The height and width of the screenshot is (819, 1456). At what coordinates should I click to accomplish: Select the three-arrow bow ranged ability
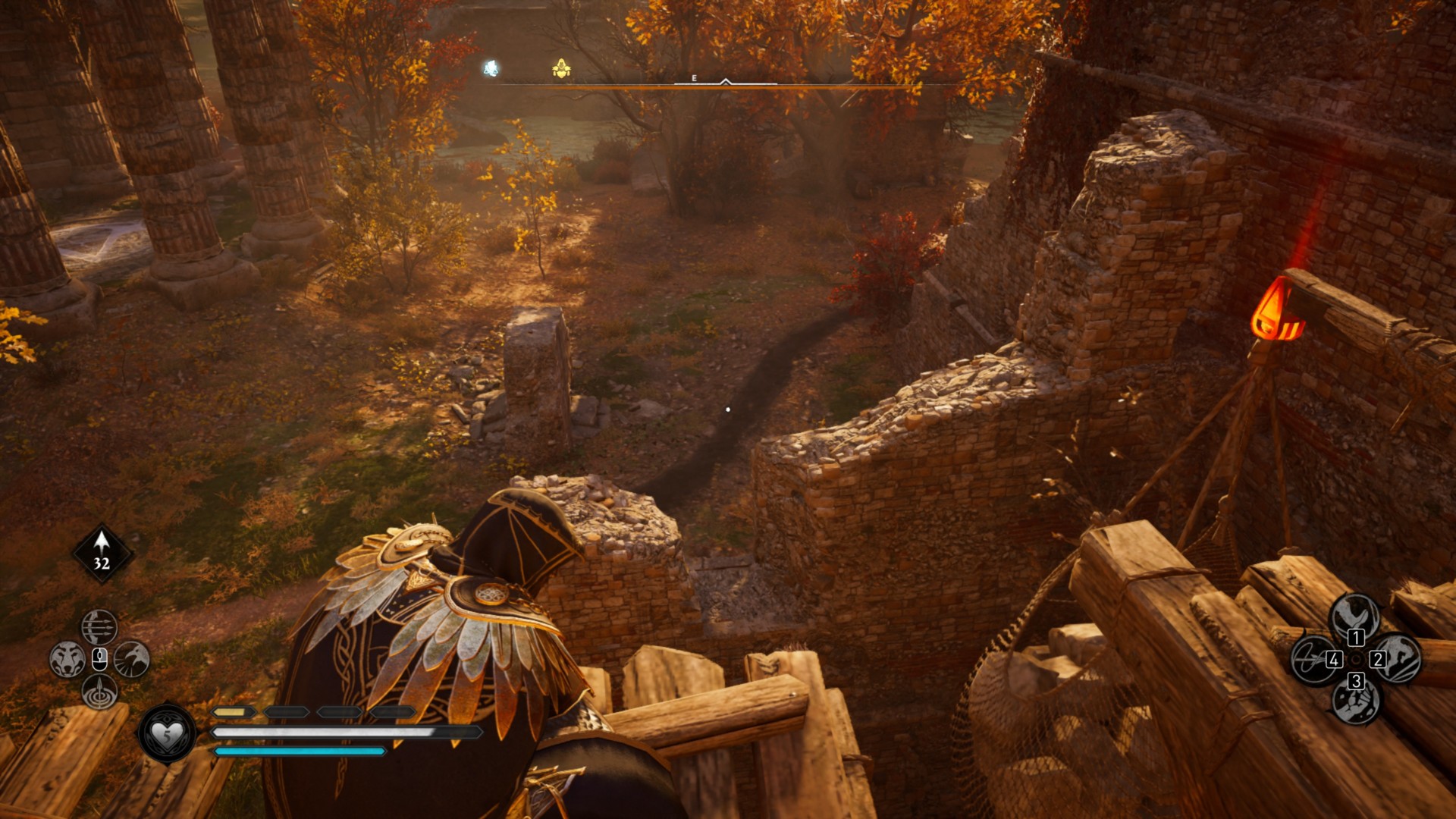pyautogui.click(x=99, y=627)
